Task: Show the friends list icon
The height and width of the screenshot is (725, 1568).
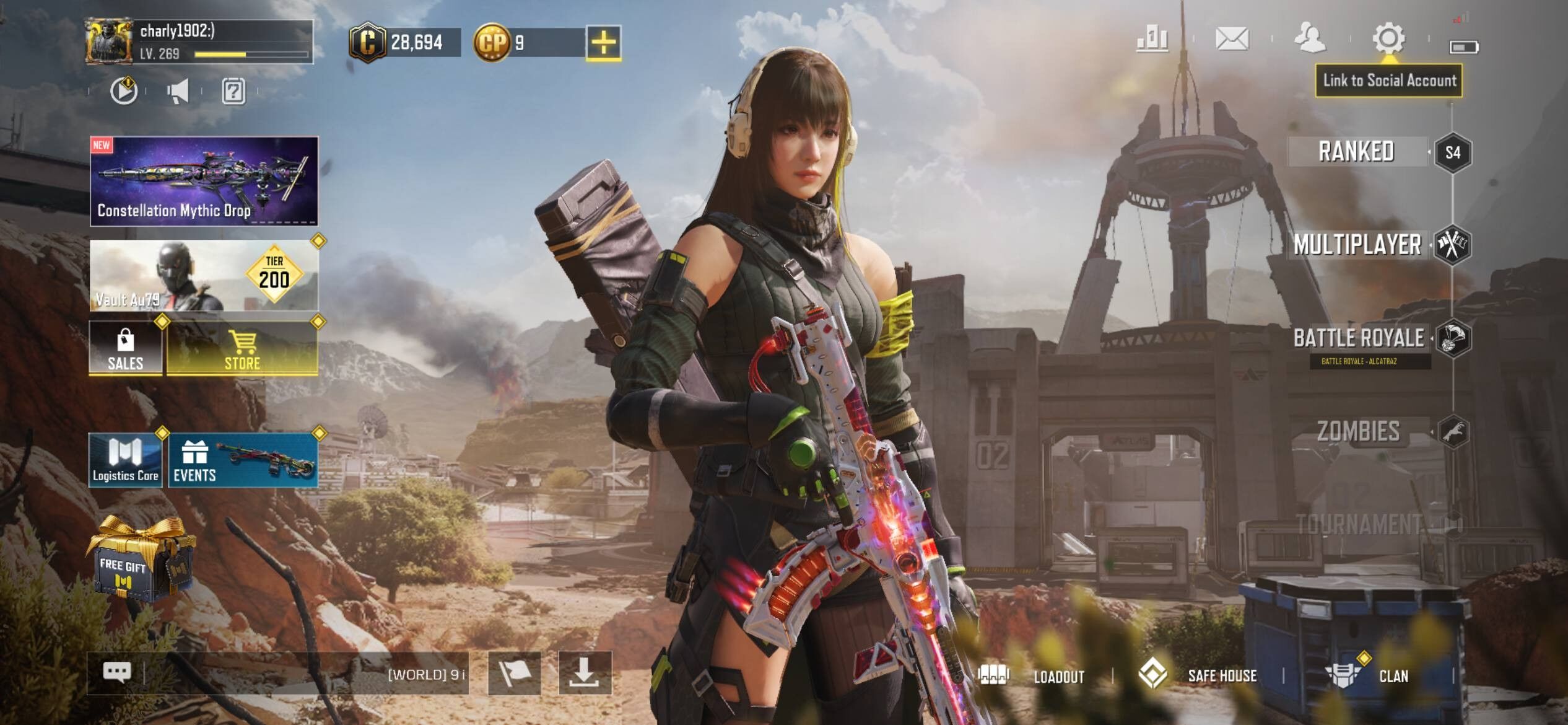Action: point(1310,39)
